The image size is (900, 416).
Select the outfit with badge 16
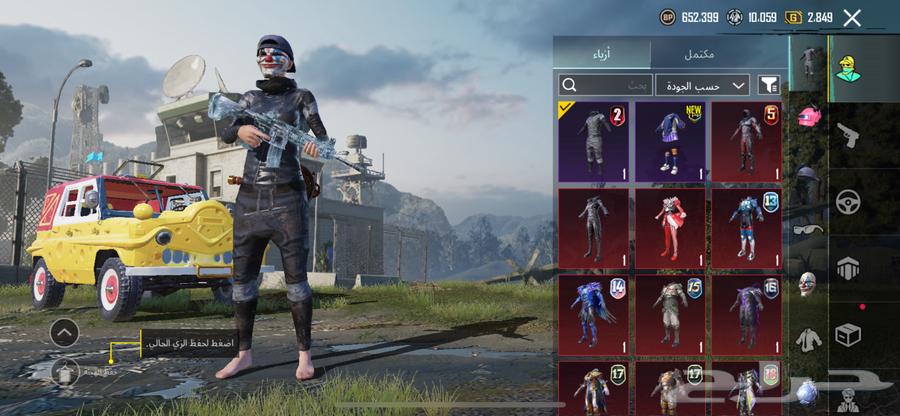[x=747, y=314]
